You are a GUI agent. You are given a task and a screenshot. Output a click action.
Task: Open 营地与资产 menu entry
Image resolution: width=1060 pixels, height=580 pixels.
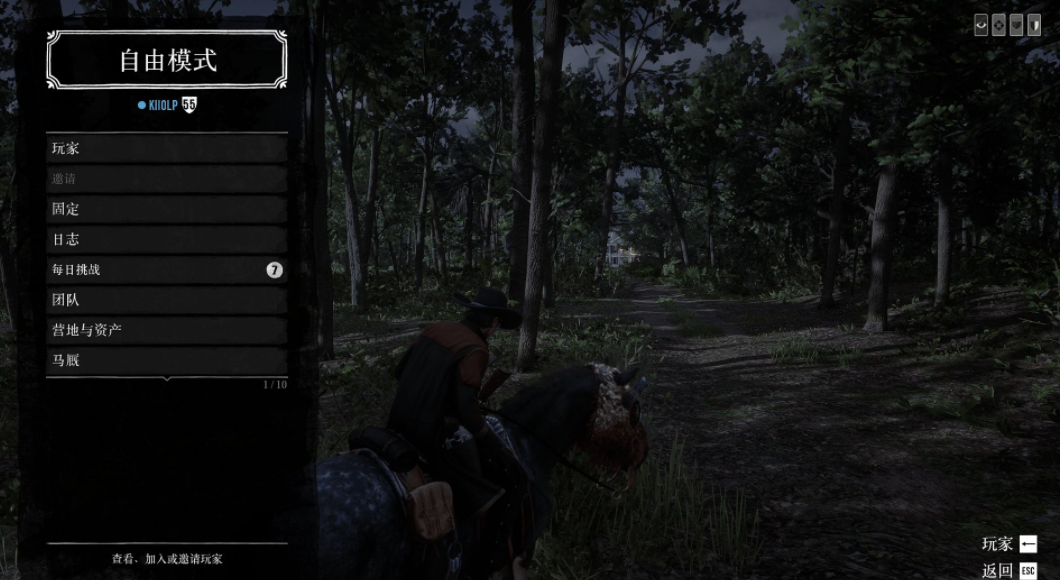click(166, 330)
